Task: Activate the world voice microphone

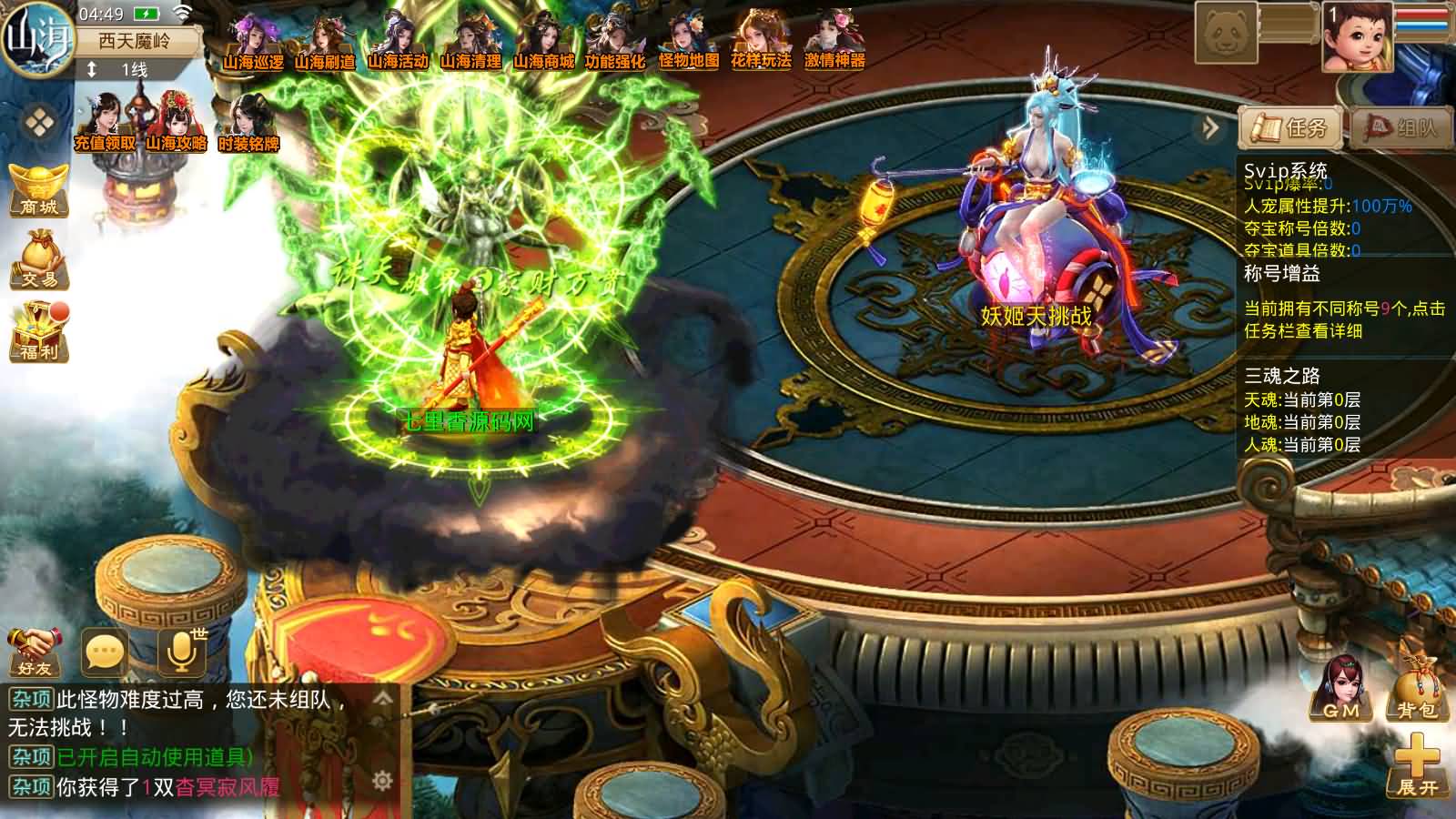Action: pos(181,650)
